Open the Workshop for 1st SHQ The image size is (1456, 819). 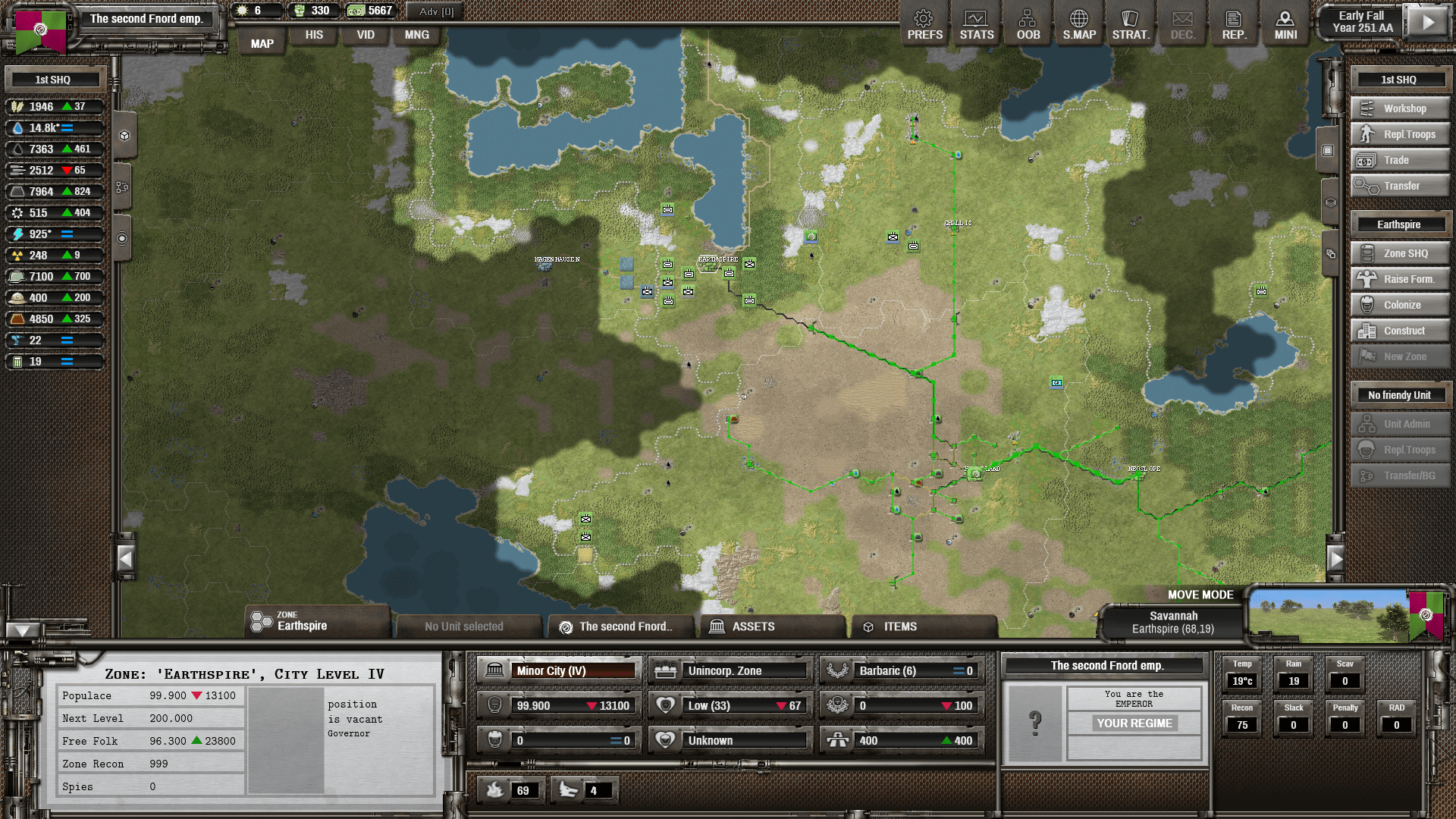coord(1400,108)
